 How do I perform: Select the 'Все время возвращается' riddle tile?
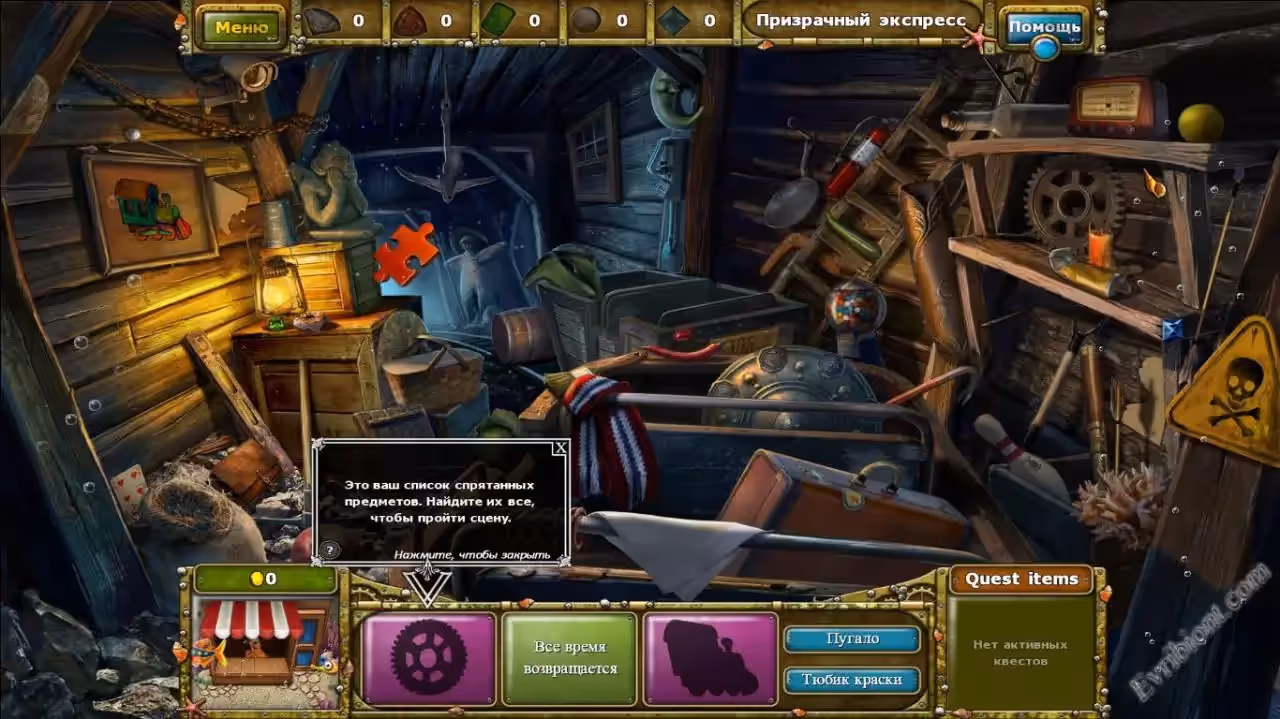pyautogui.click(x=569, y=658)
